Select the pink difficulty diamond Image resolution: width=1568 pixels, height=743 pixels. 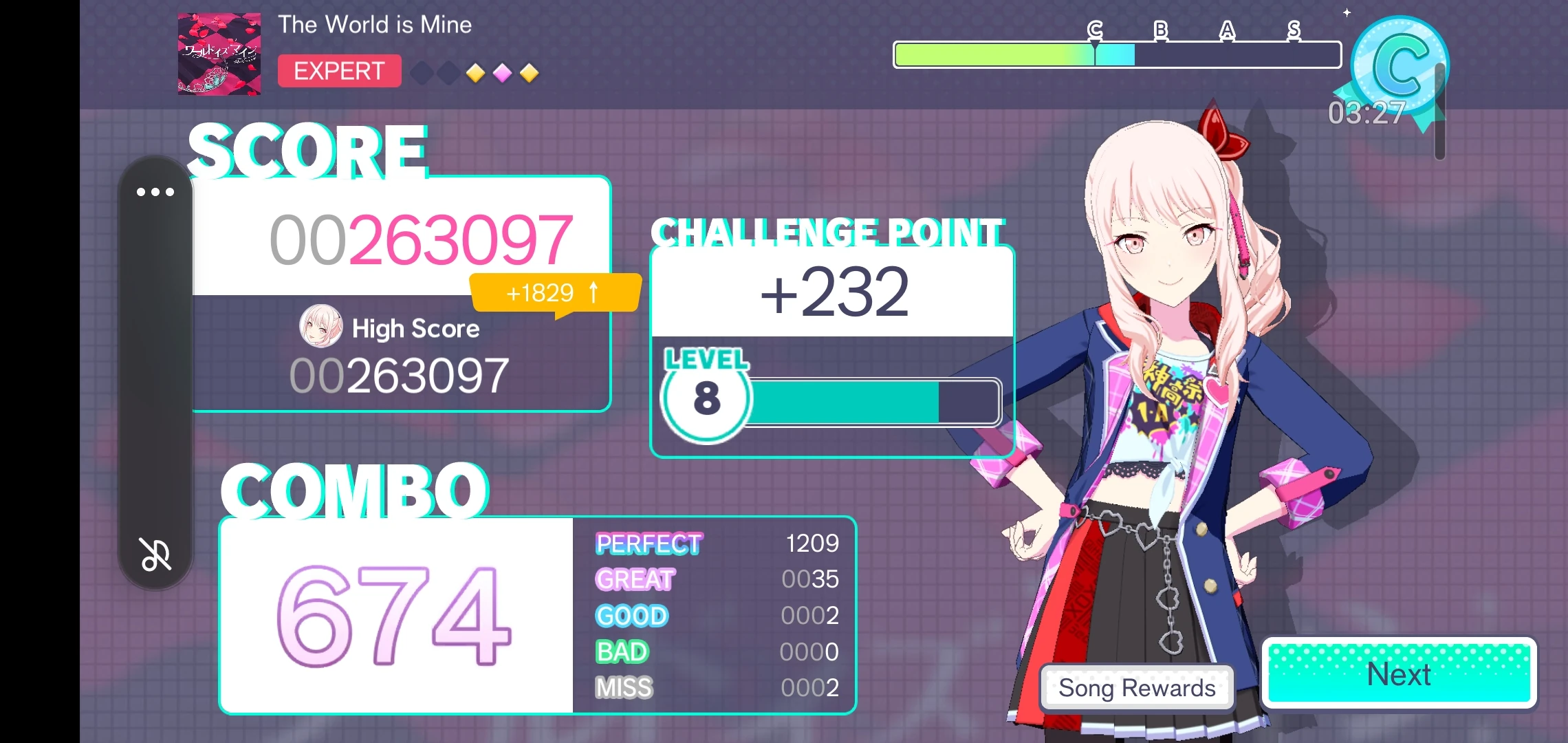click(503, 73)
